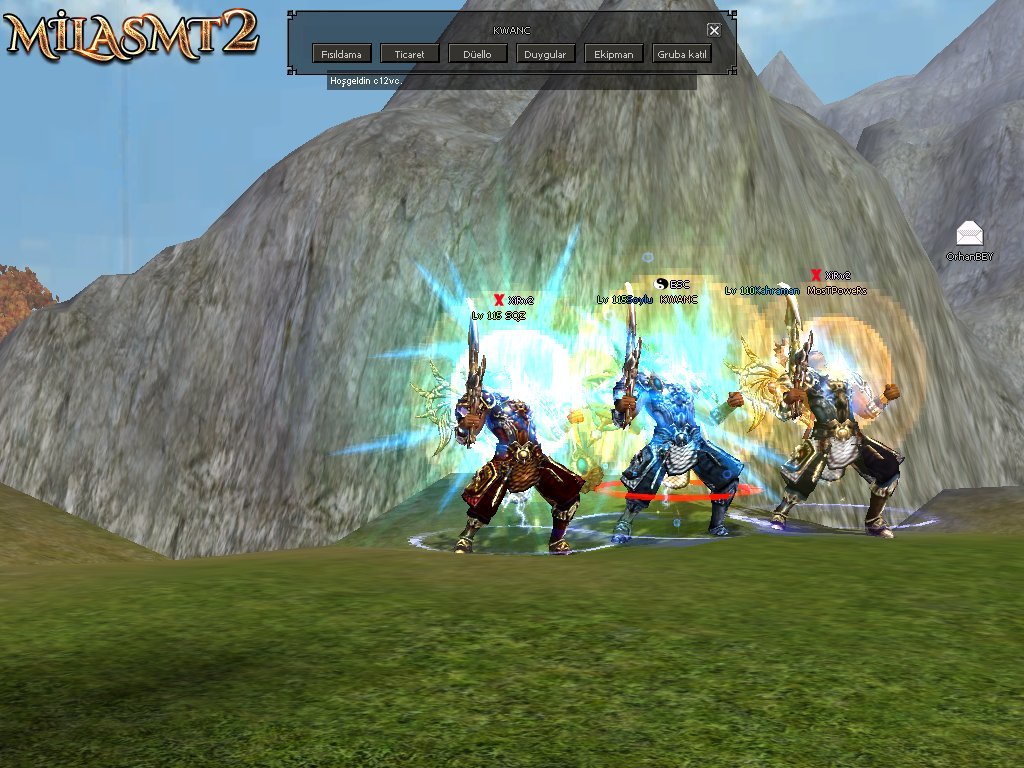Challenge KWANC using the Düello button

pos(477,54)
